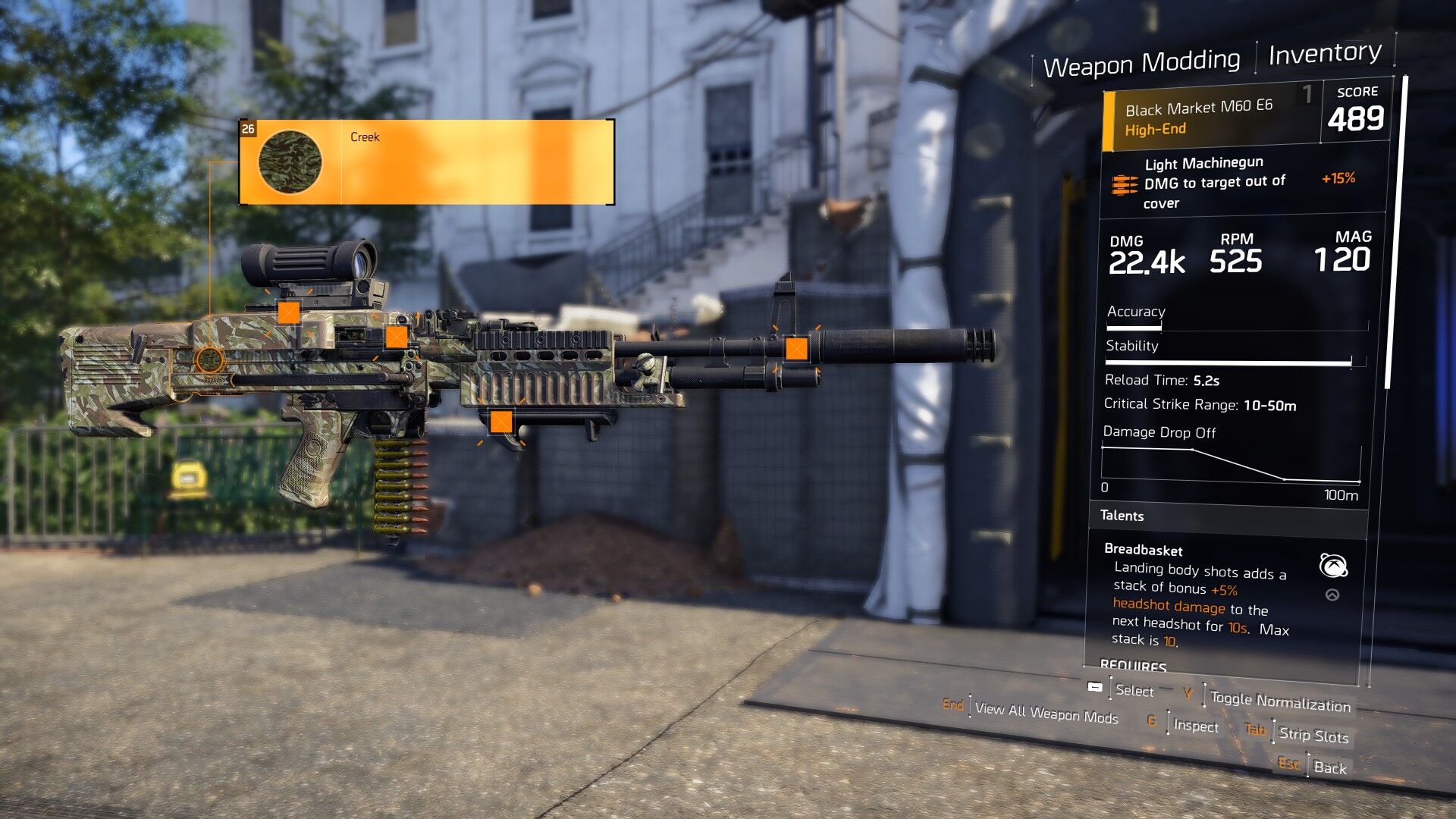
Task: Toggle Normalization of weapon stats
Action: 1279,701
